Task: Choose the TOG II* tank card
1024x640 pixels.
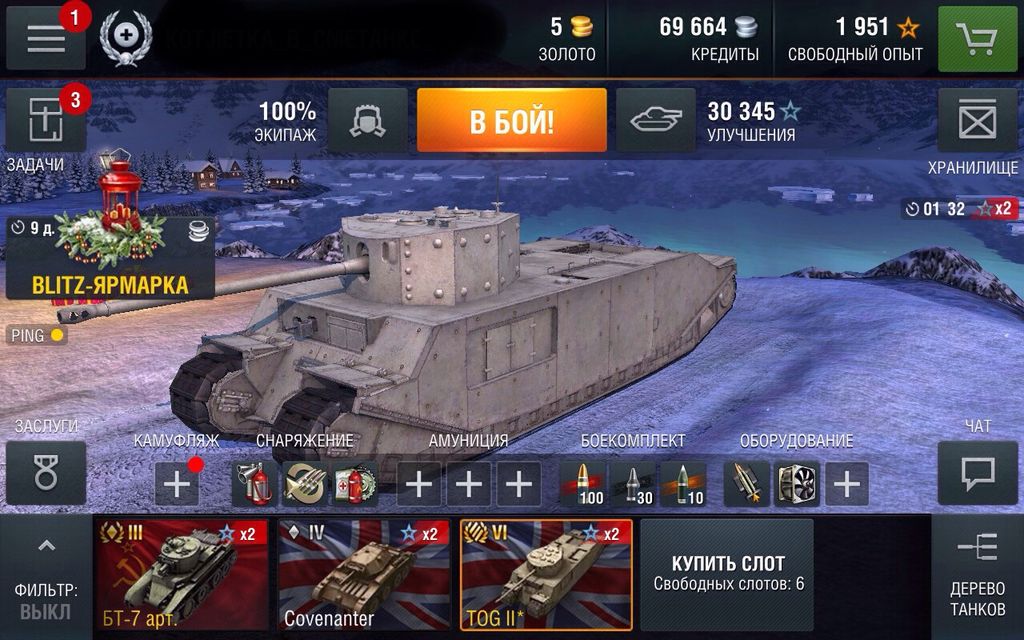Action: click(x=546, y=574)
